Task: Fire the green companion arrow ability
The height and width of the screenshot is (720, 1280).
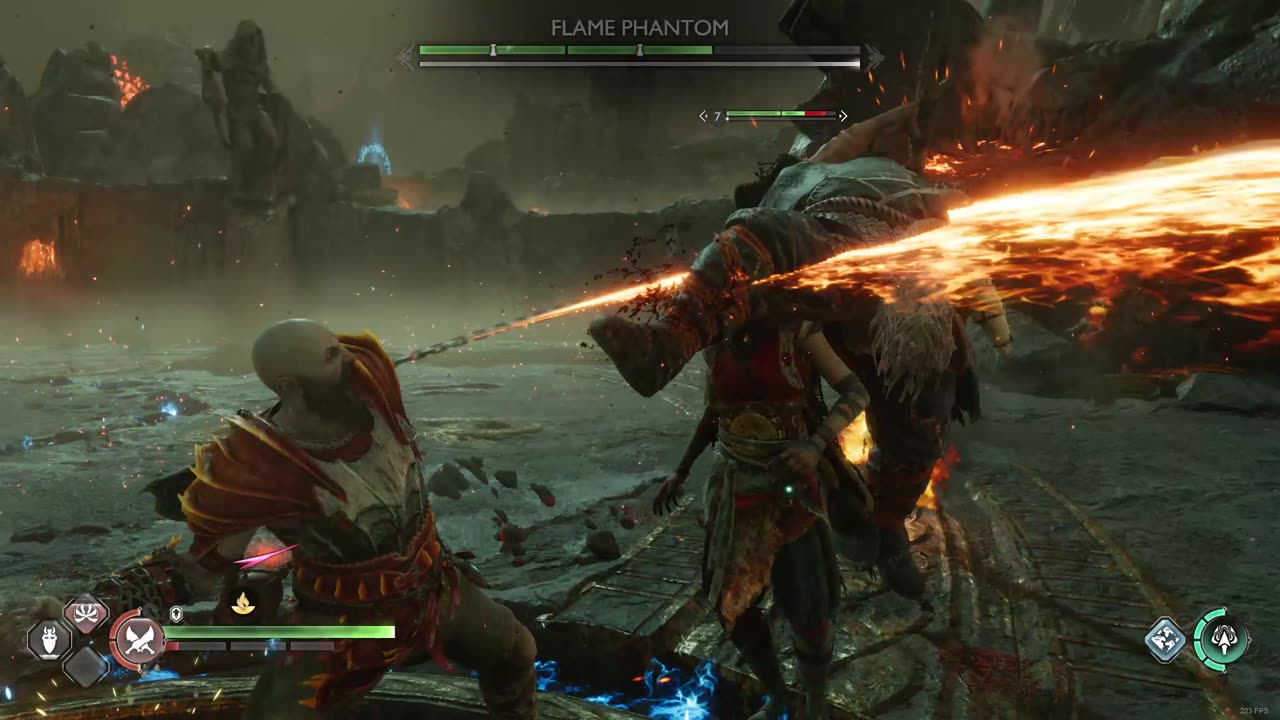Action: [1223, 638]
